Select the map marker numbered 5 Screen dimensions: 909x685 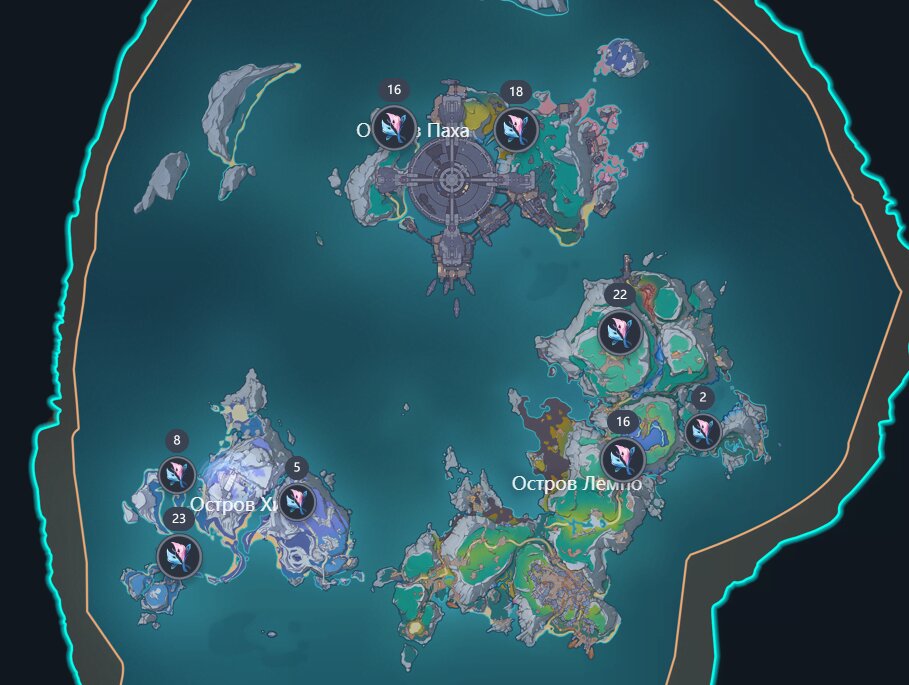click(x=297, y=502)
